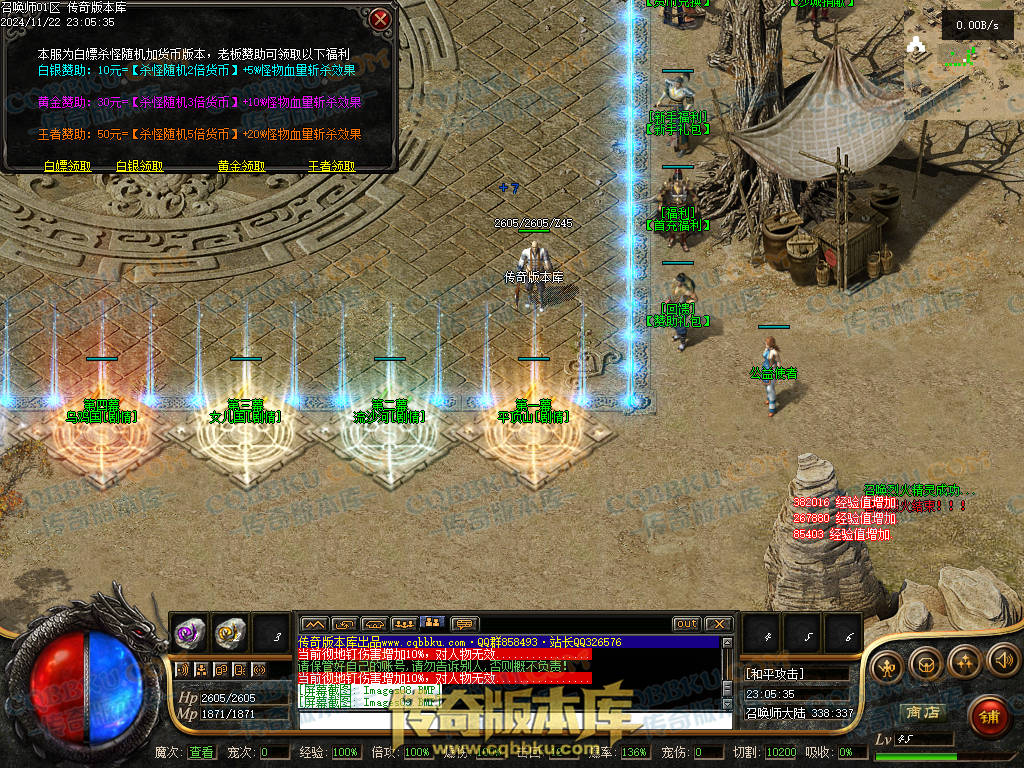Click the 和平攻击 attack mode label
This screenshot has height=768, width=1024.
[776, 674]
